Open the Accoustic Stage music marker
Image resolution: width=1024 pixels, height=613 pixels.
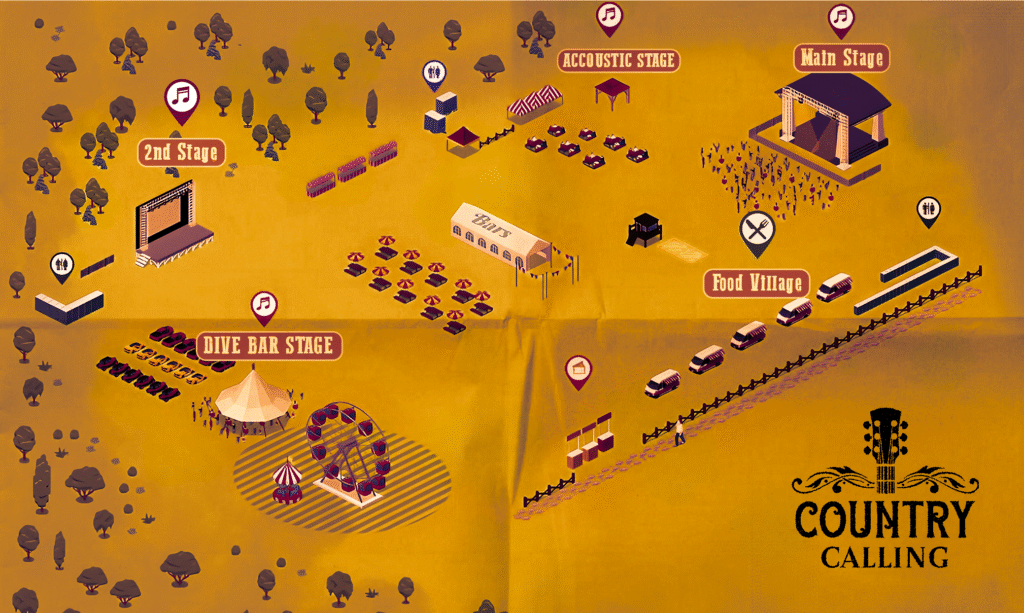pyautogui.click(x=609, y=16)
